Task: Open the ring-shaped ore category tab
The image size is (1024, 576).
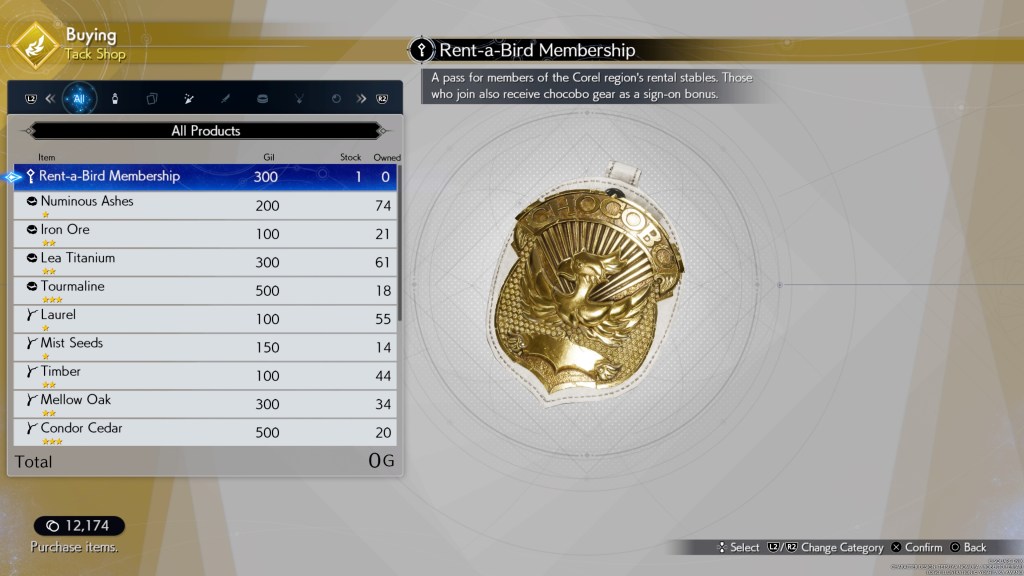Action: click(262, 99)
